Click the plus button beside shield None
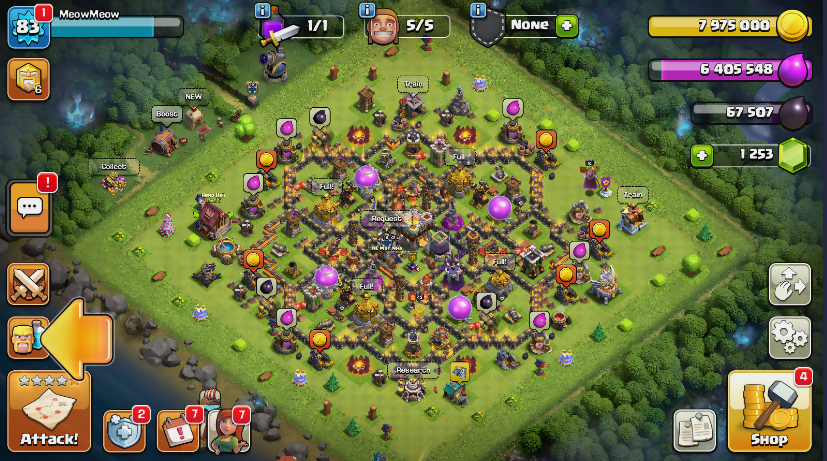The width and height of the screenshot is (827, 461). click(567, 26)
